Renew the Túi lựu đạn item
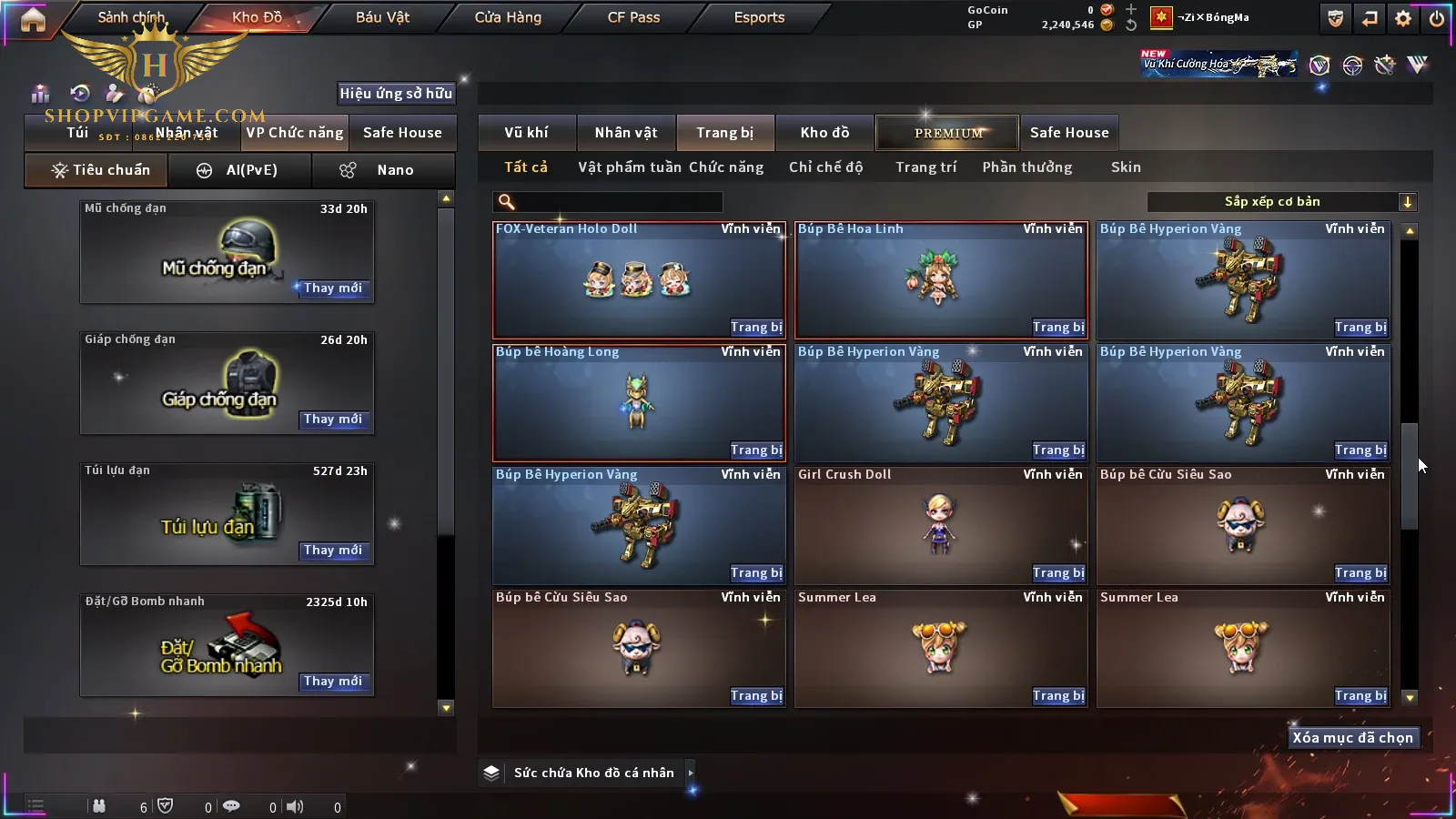 coord(333,551)
